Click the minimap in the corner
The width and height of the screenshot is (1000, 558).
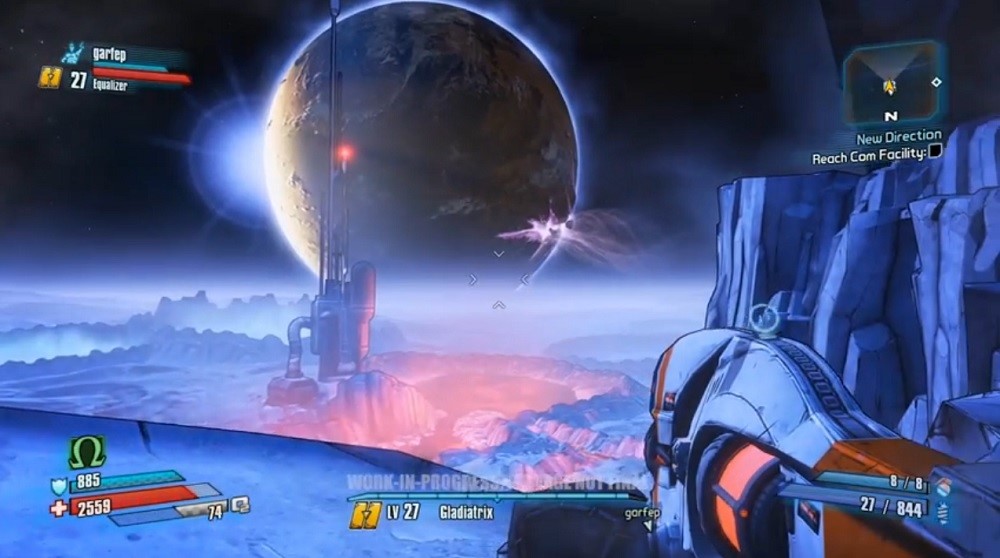(x=888, y=81)
